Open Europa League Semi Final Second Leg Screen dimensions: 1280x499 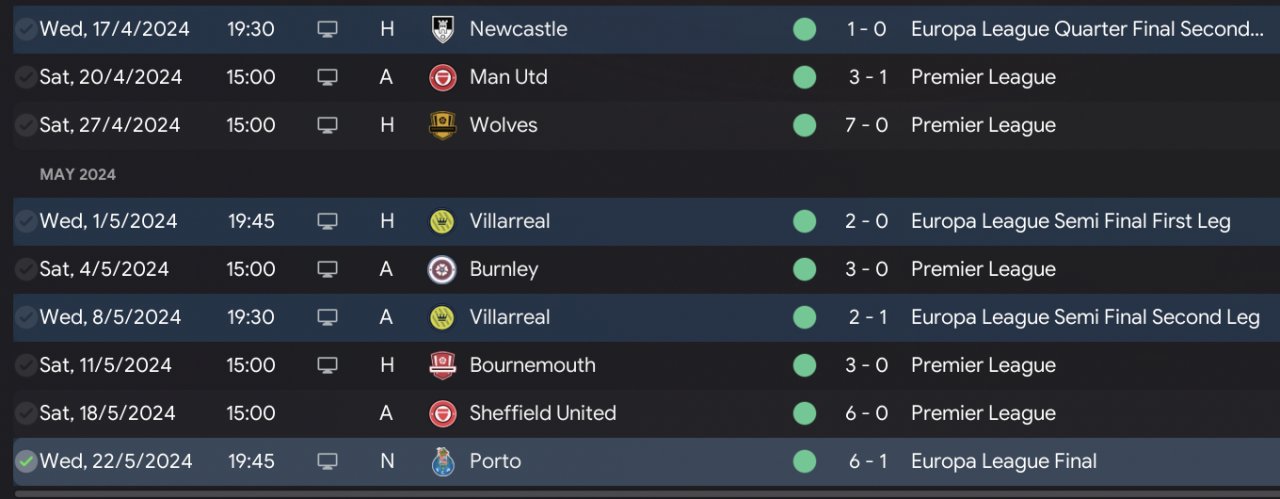point(1085,317)
